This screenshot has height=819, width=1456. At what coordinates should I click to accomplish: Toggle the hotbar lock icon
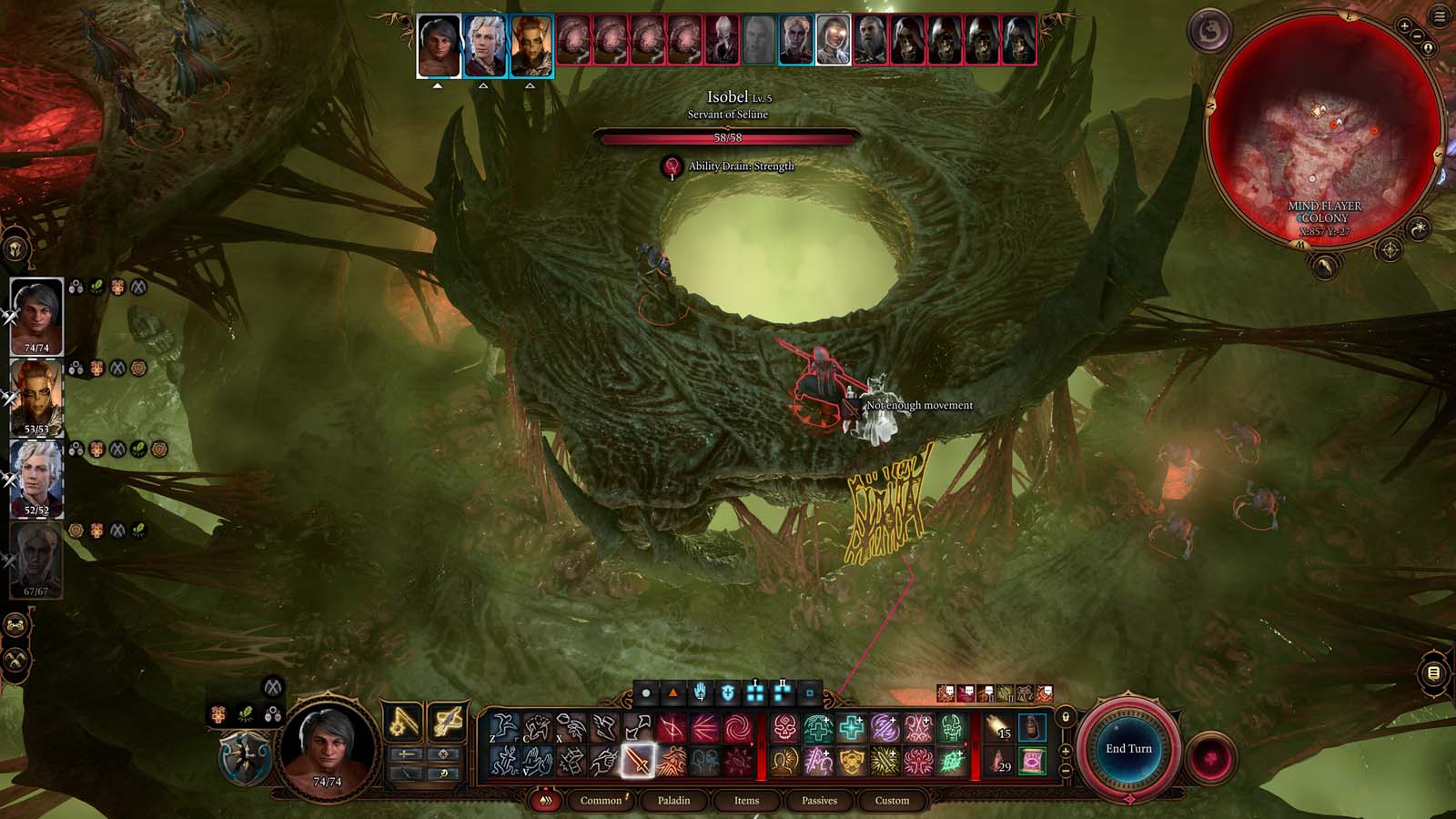pos(1066,717)
